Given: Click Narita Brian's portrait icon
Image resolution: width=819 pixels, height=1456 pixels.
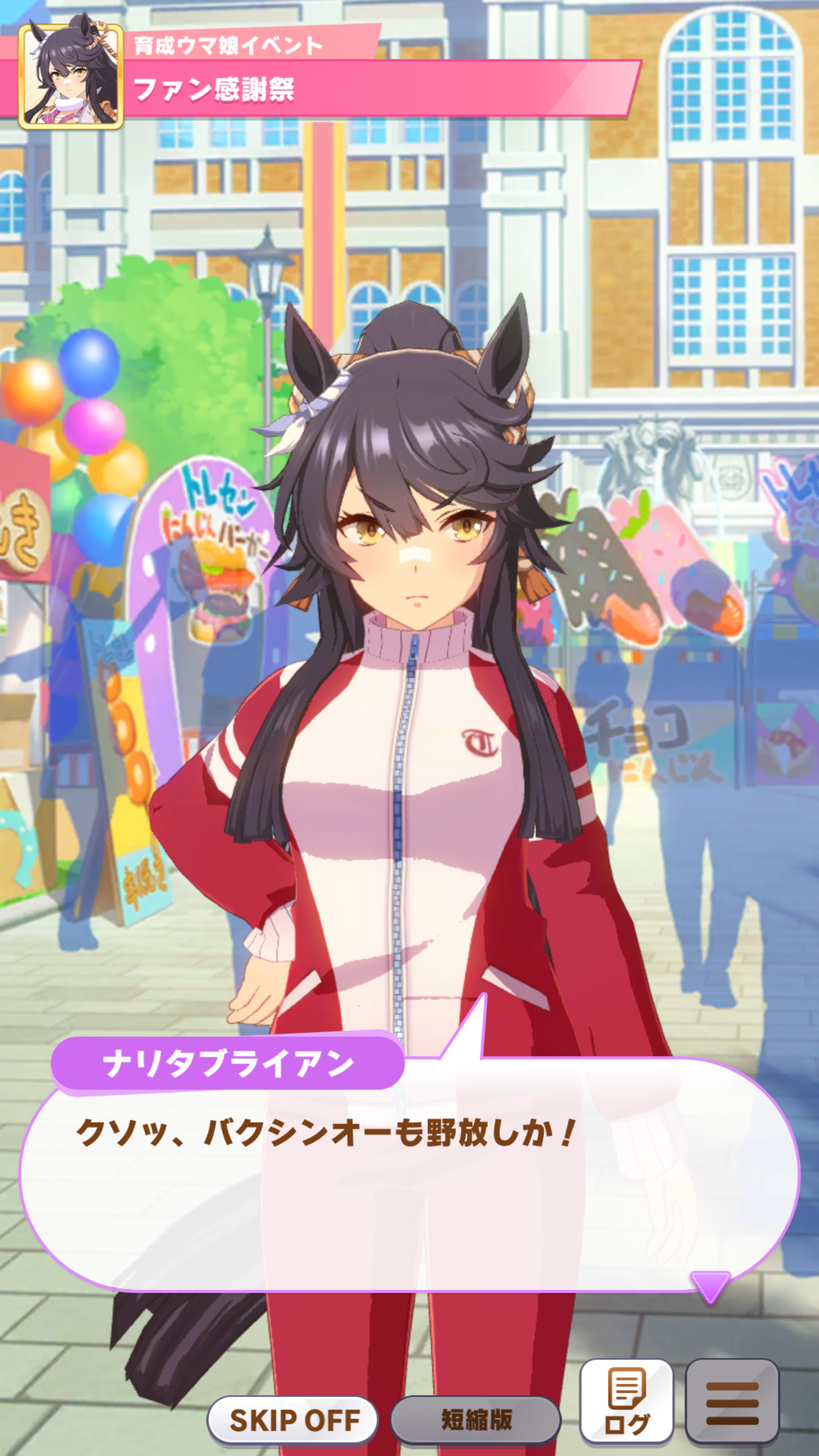Looking at the screenshot, I should pos(71,76).
